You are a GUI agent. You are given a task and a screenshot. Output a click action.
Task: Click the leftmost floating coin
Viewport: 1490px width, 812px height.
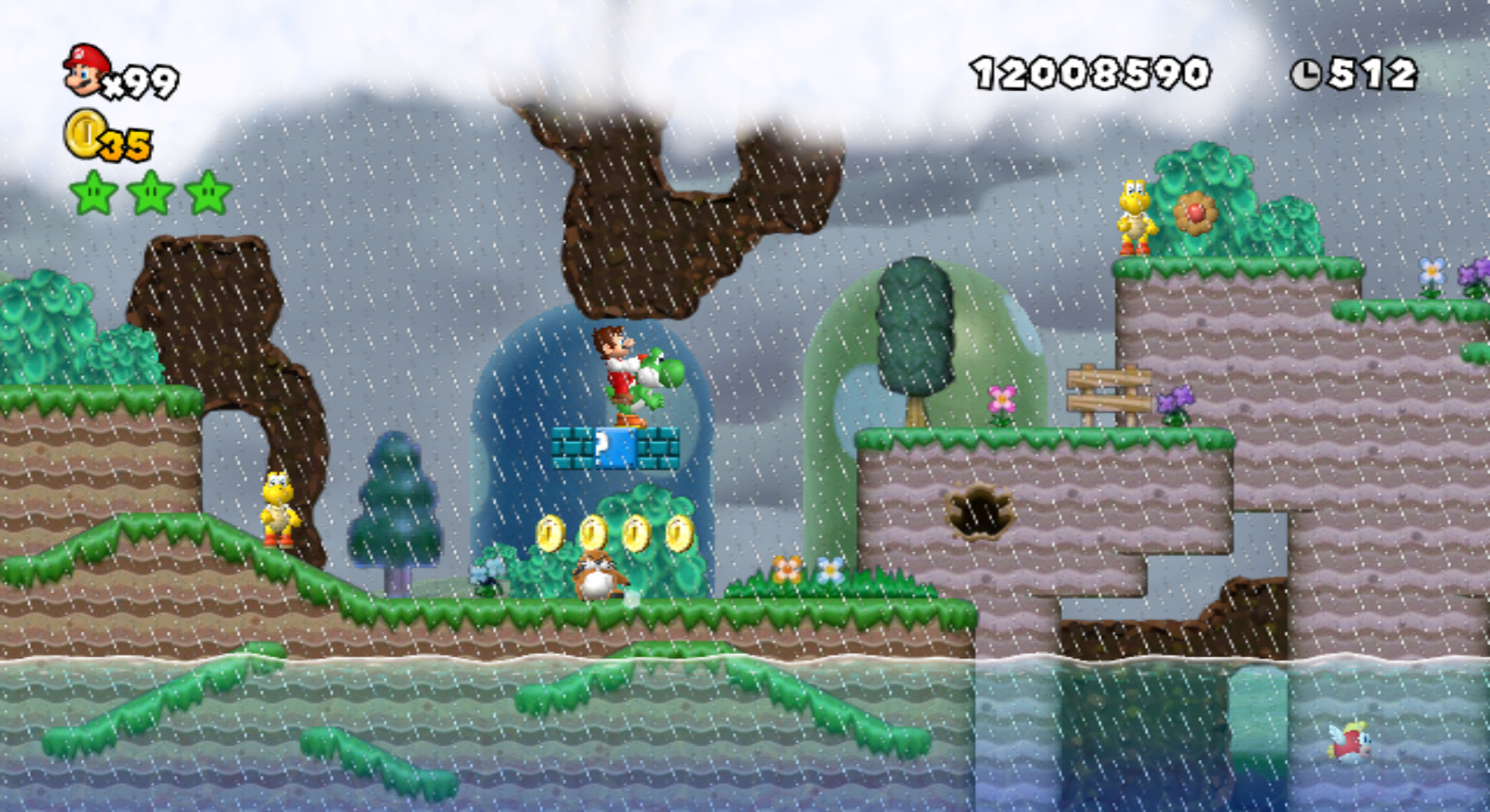tap(553, 534)
